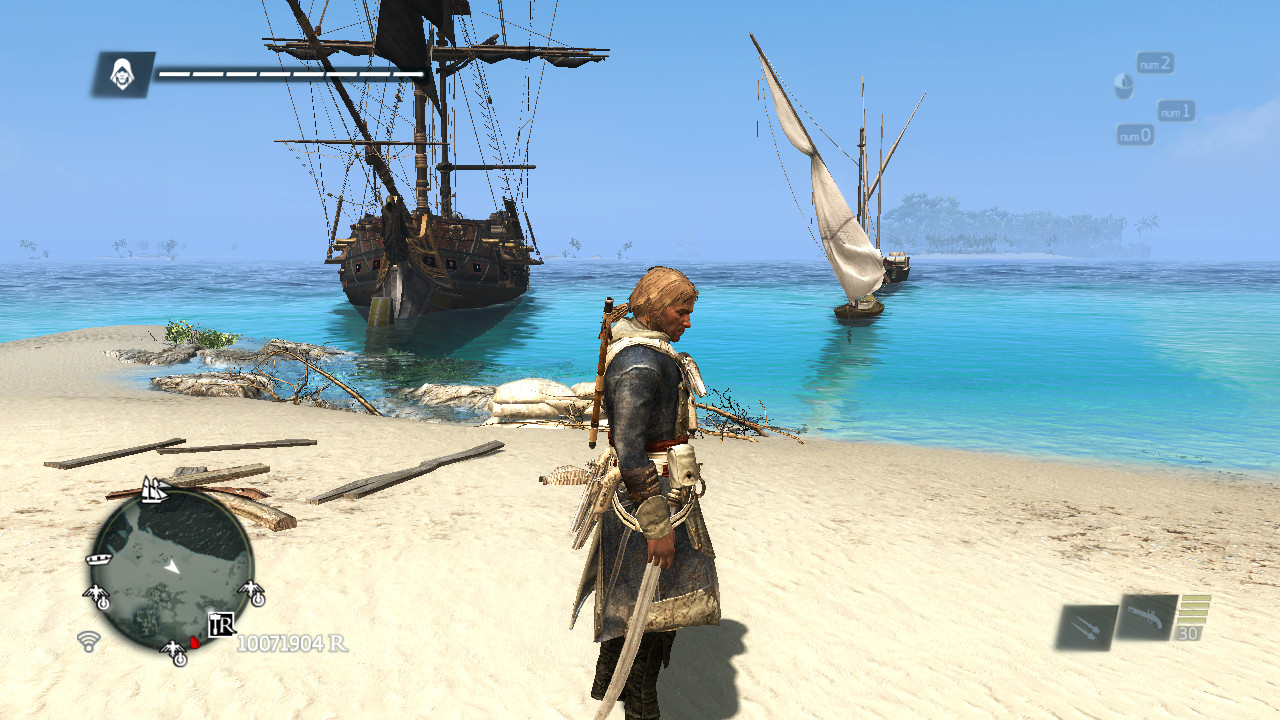Click the TR currency emblem

[221, 624]
